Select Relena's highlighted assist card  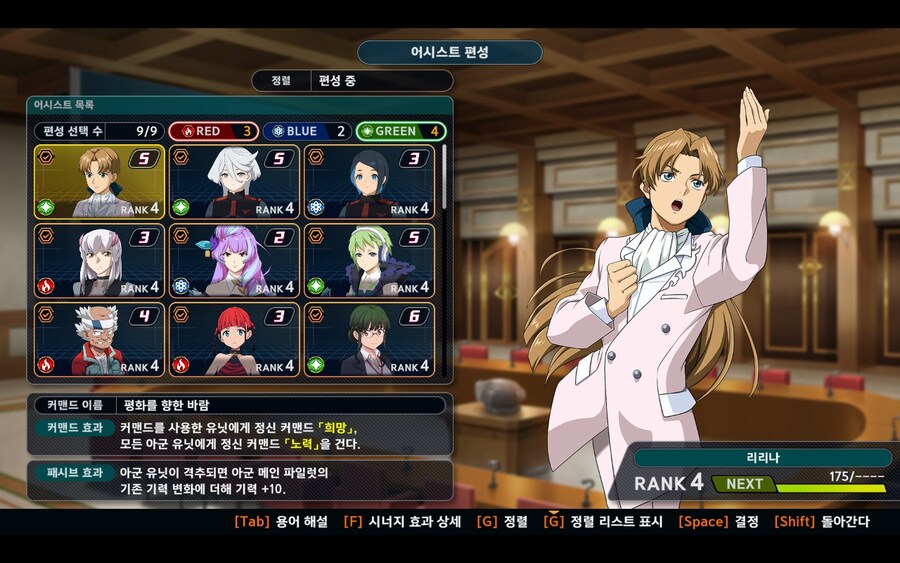(x=100, y=182)
